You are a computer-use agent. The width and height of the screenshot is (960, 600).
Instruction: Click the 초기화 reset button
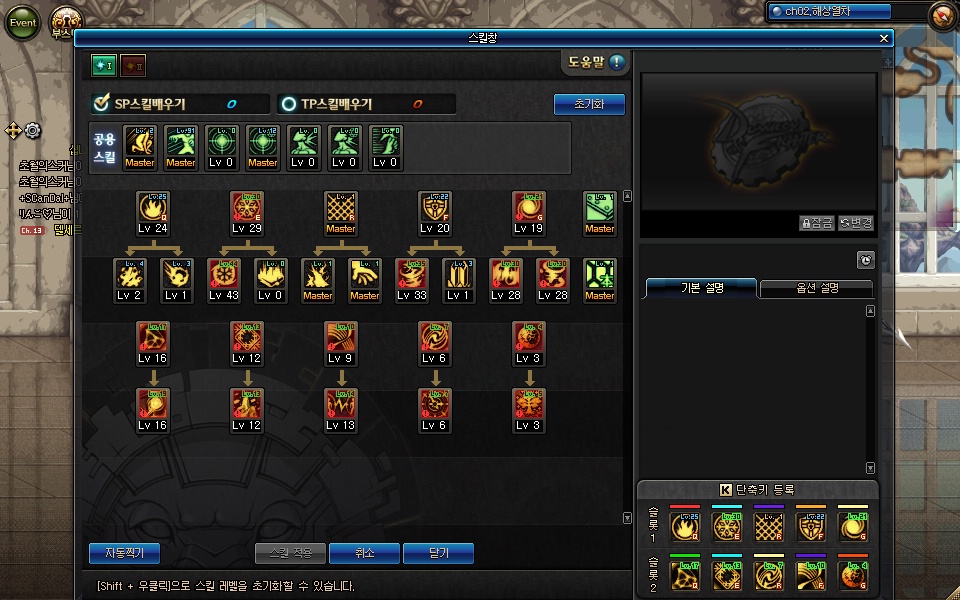point(589,104)
